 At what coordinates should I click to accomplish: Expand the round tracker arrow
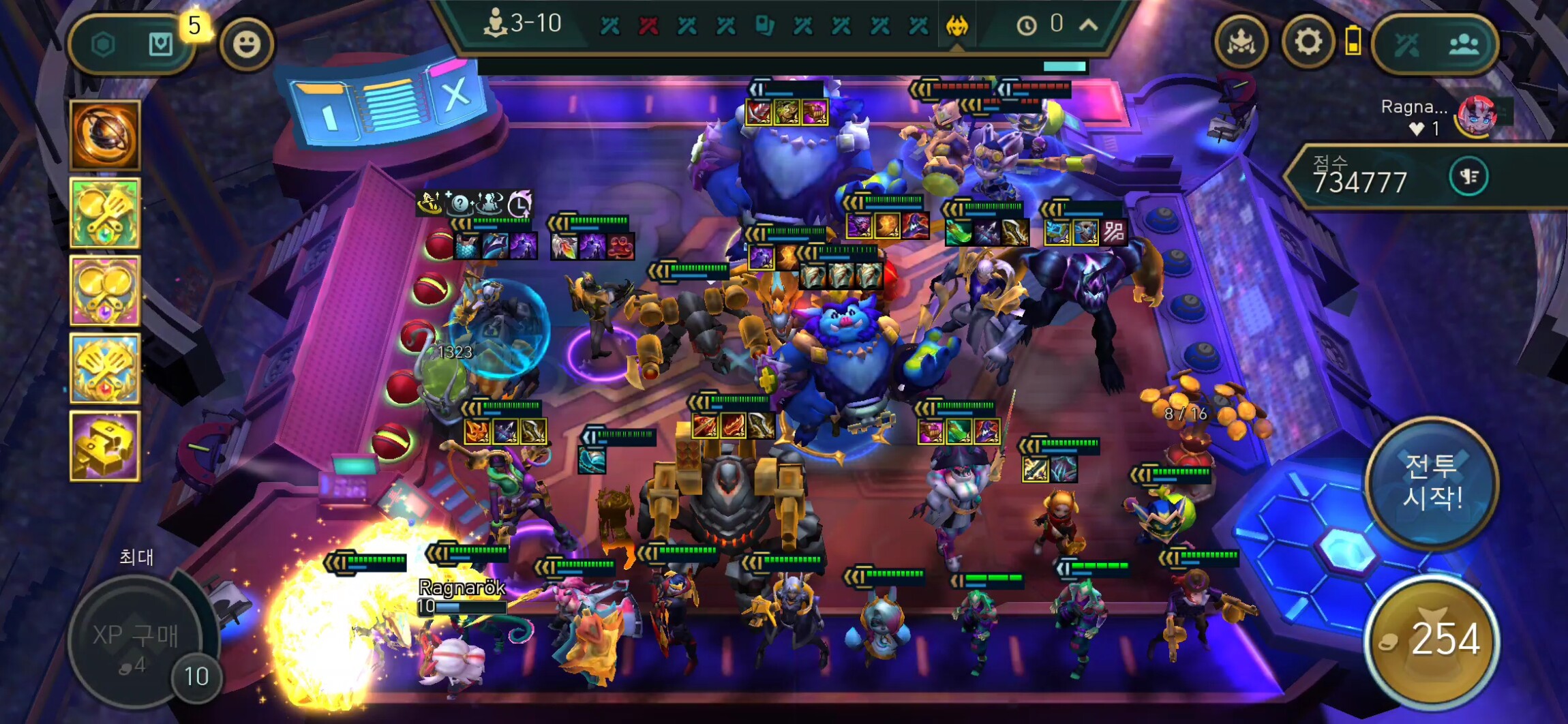point(1089,25)
